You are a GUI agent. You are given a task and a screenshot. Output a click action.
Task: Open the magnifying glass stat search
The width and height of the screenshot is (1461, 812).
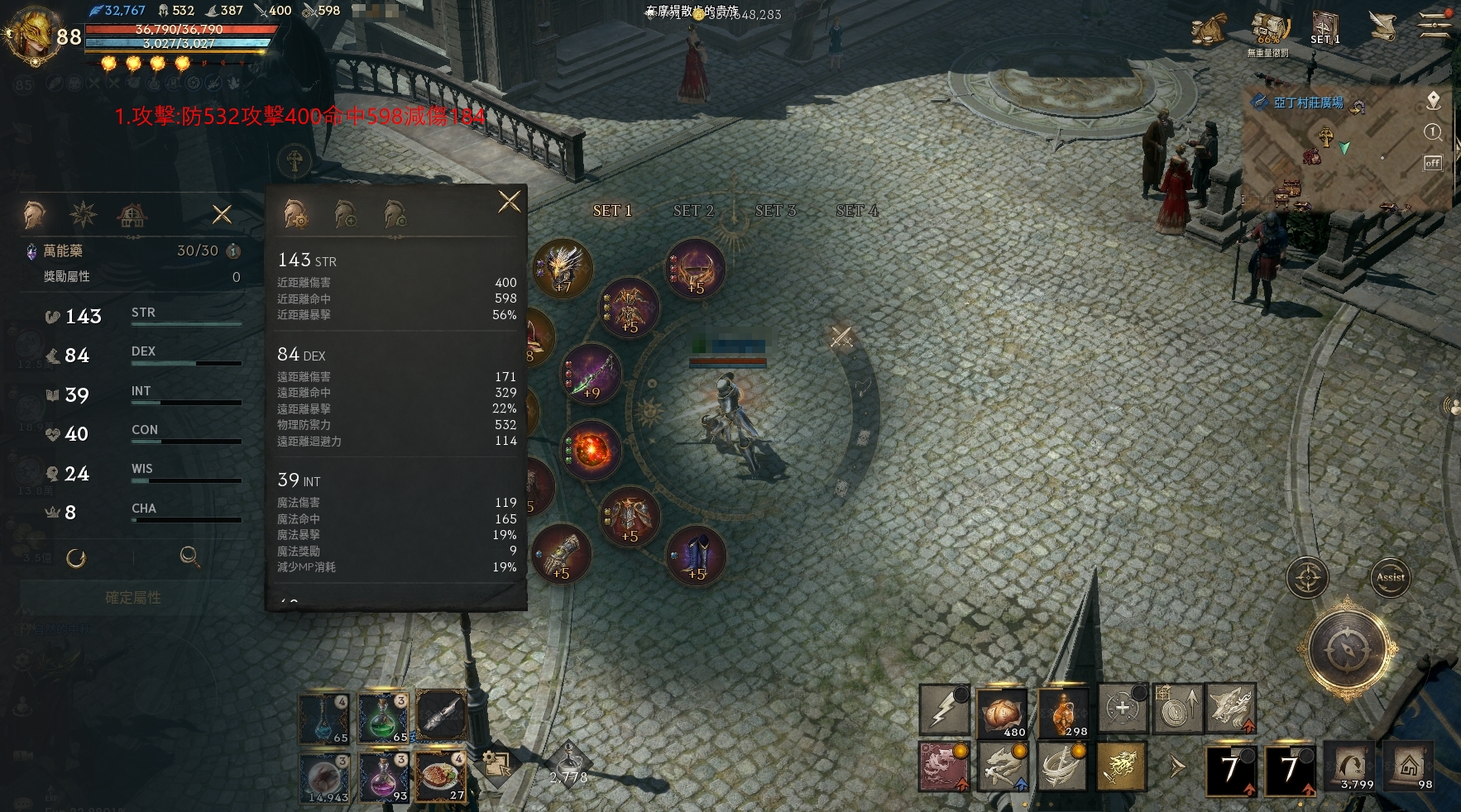(189, 556)
